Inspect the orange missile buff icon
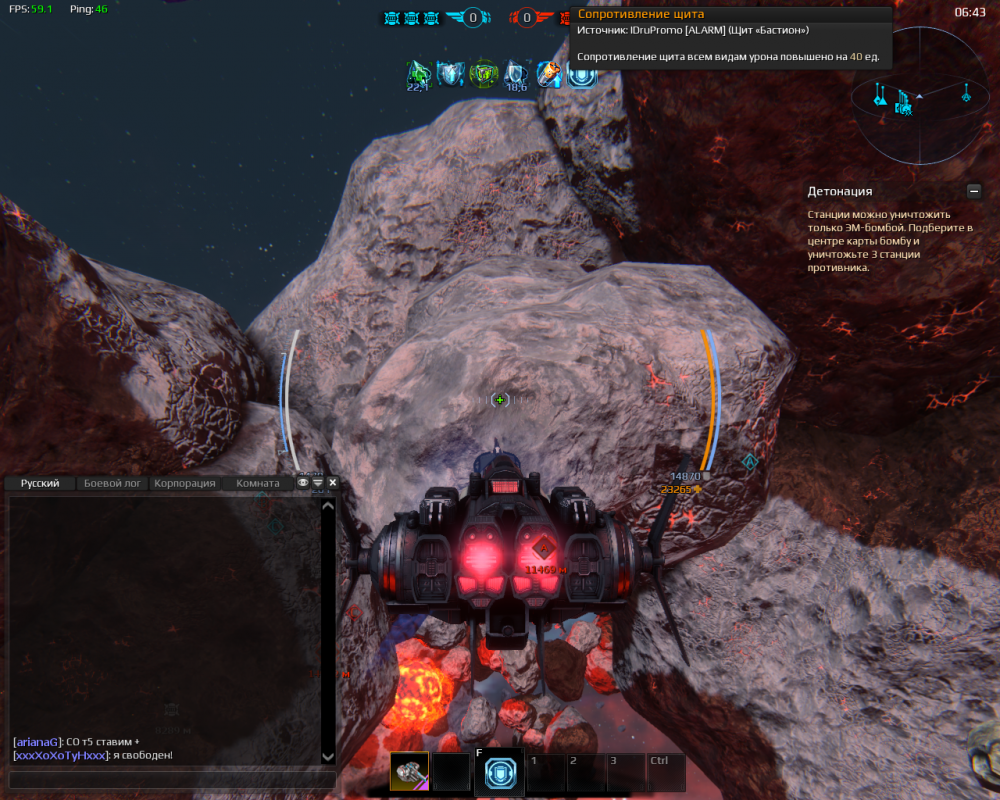This screenshot has height=800, width=1000. 549,74
